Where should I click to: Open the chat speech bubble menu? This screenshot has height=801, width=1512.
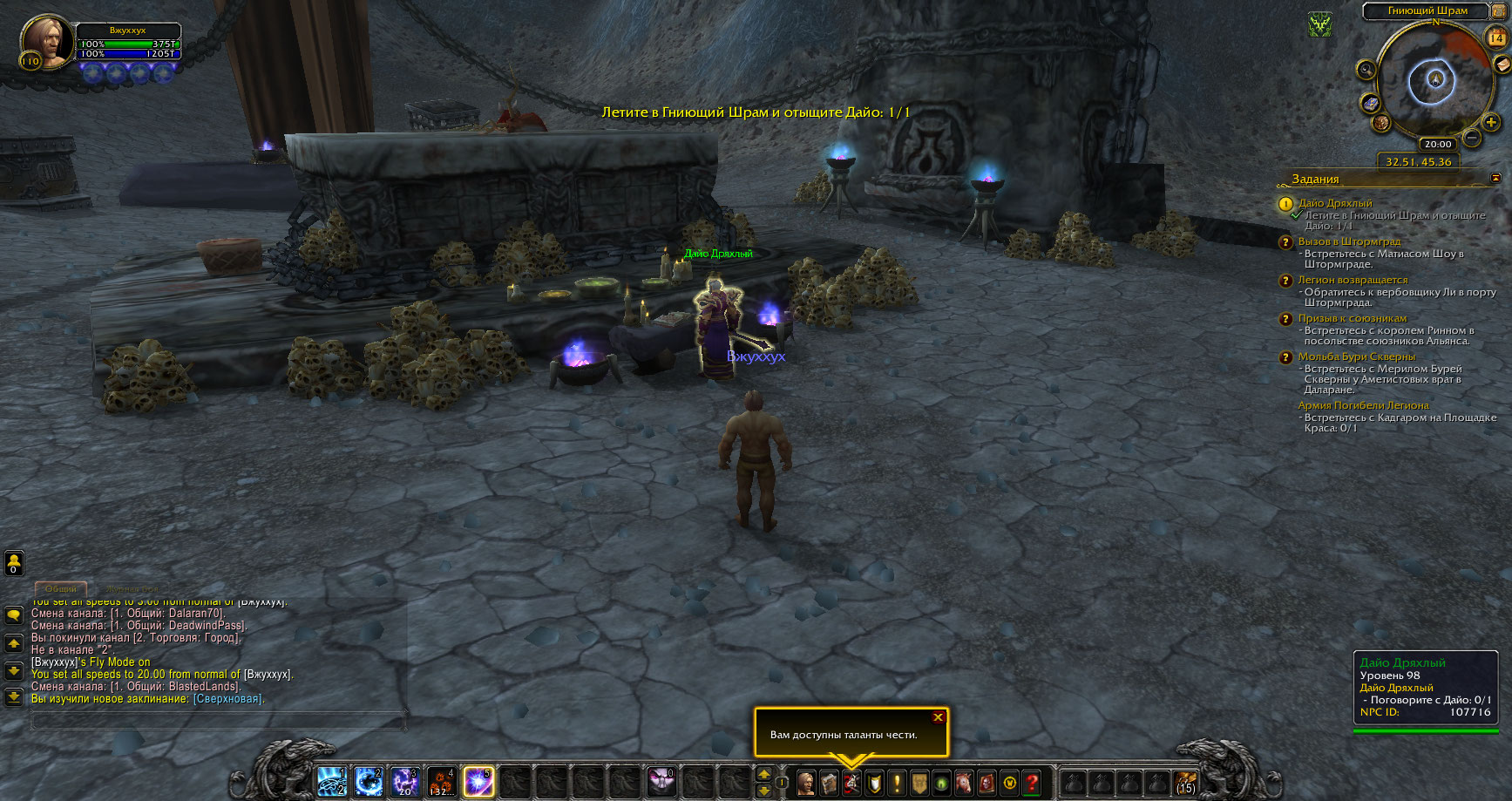(14, 615)
